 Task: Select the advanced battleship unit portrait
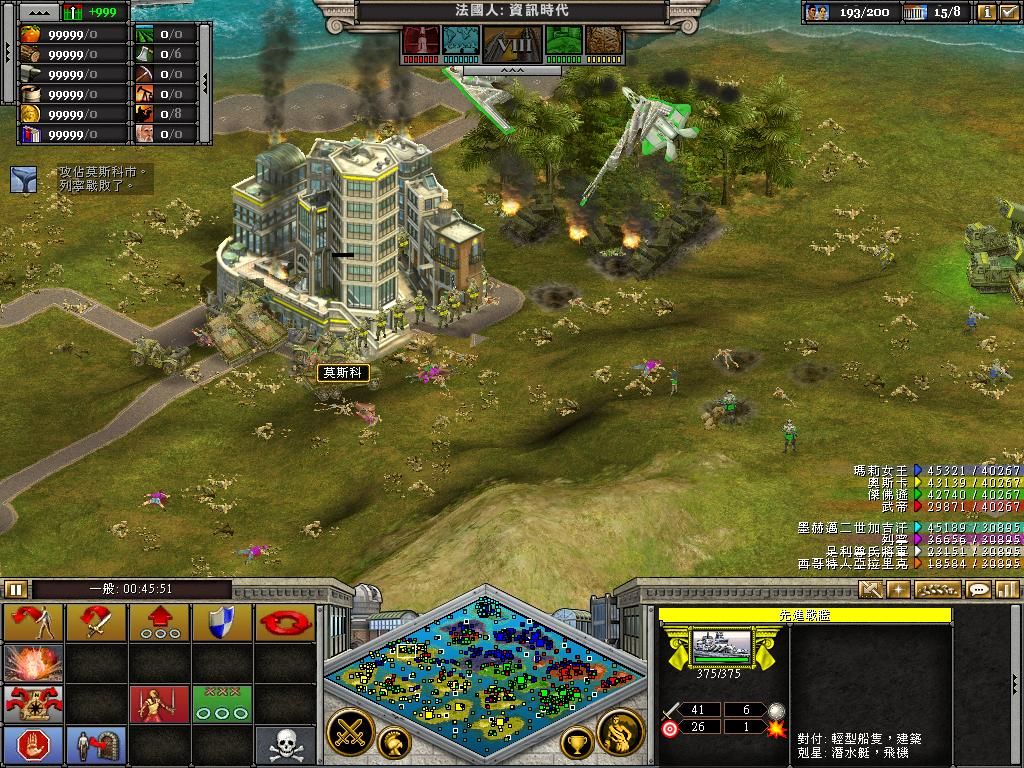(722, 646)
